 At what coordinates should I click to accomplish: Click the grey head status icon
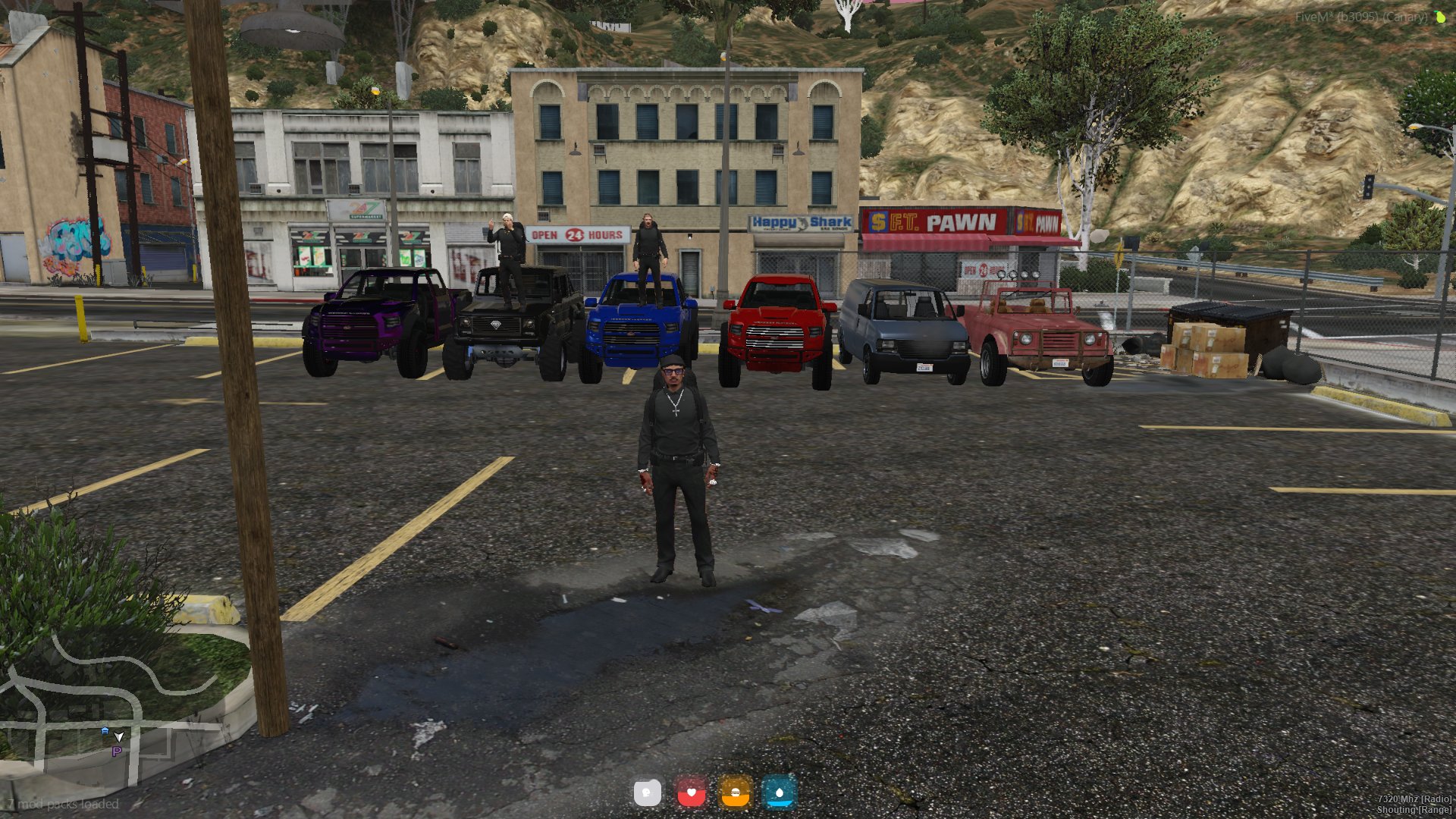click(647, 794)
